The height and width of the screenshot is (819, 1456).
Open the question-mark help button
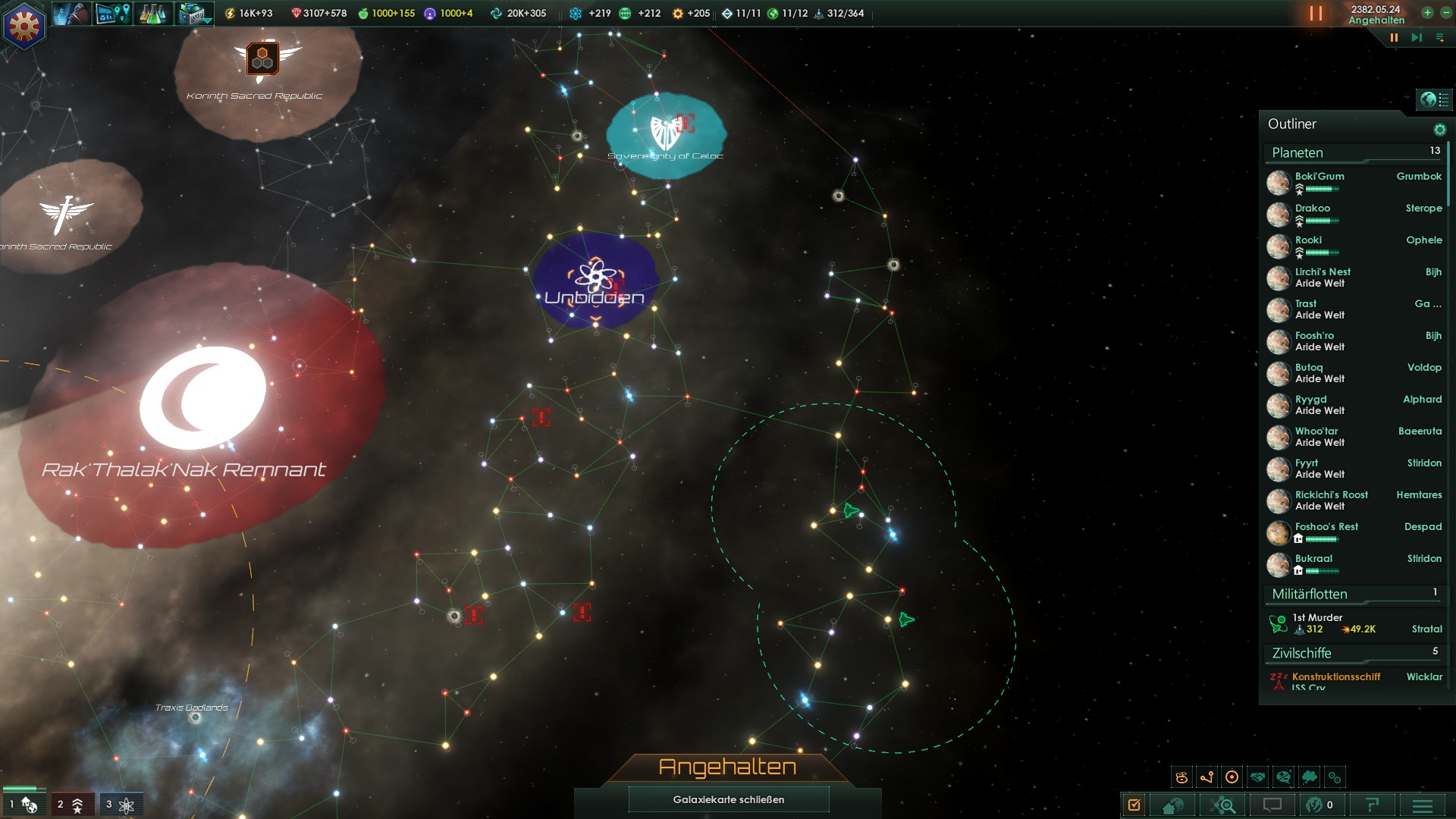(1371, 805)
